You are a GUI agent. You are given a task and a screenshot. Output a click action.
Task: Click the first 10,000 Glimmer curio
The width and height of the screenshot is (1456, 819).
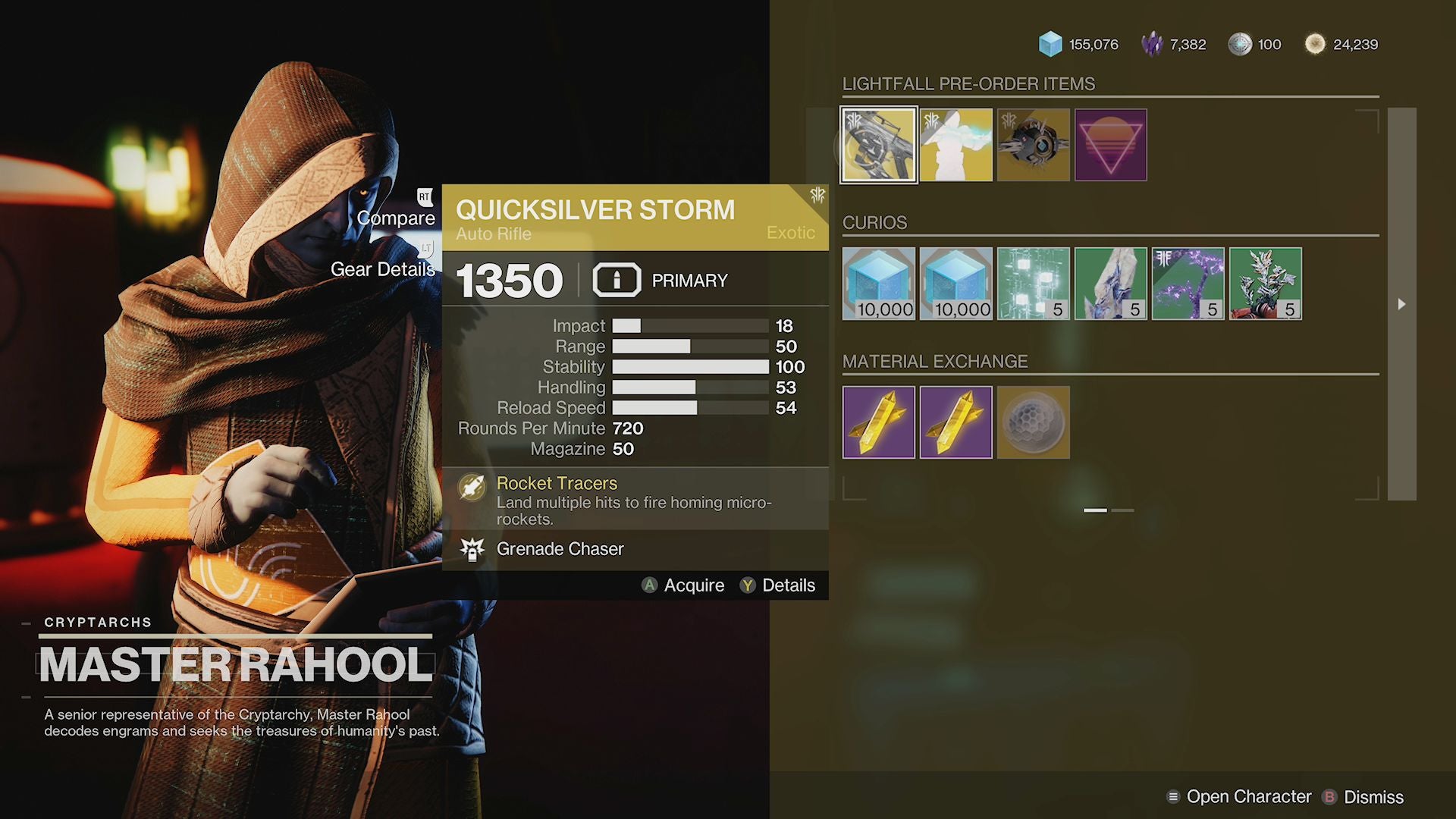coord(878,283)
